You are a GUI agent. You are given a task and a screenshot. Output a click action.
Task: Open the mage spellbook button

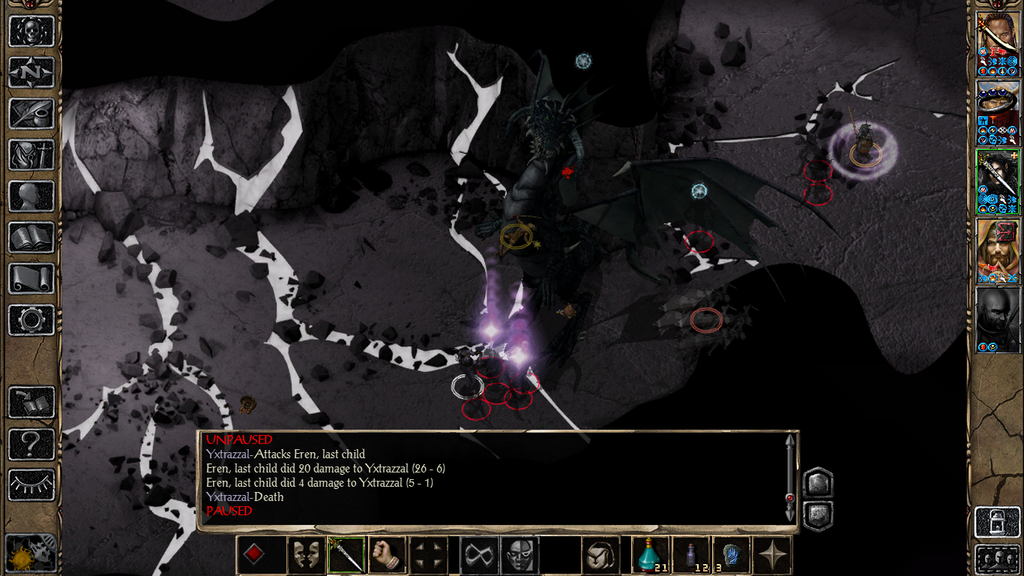30,237
